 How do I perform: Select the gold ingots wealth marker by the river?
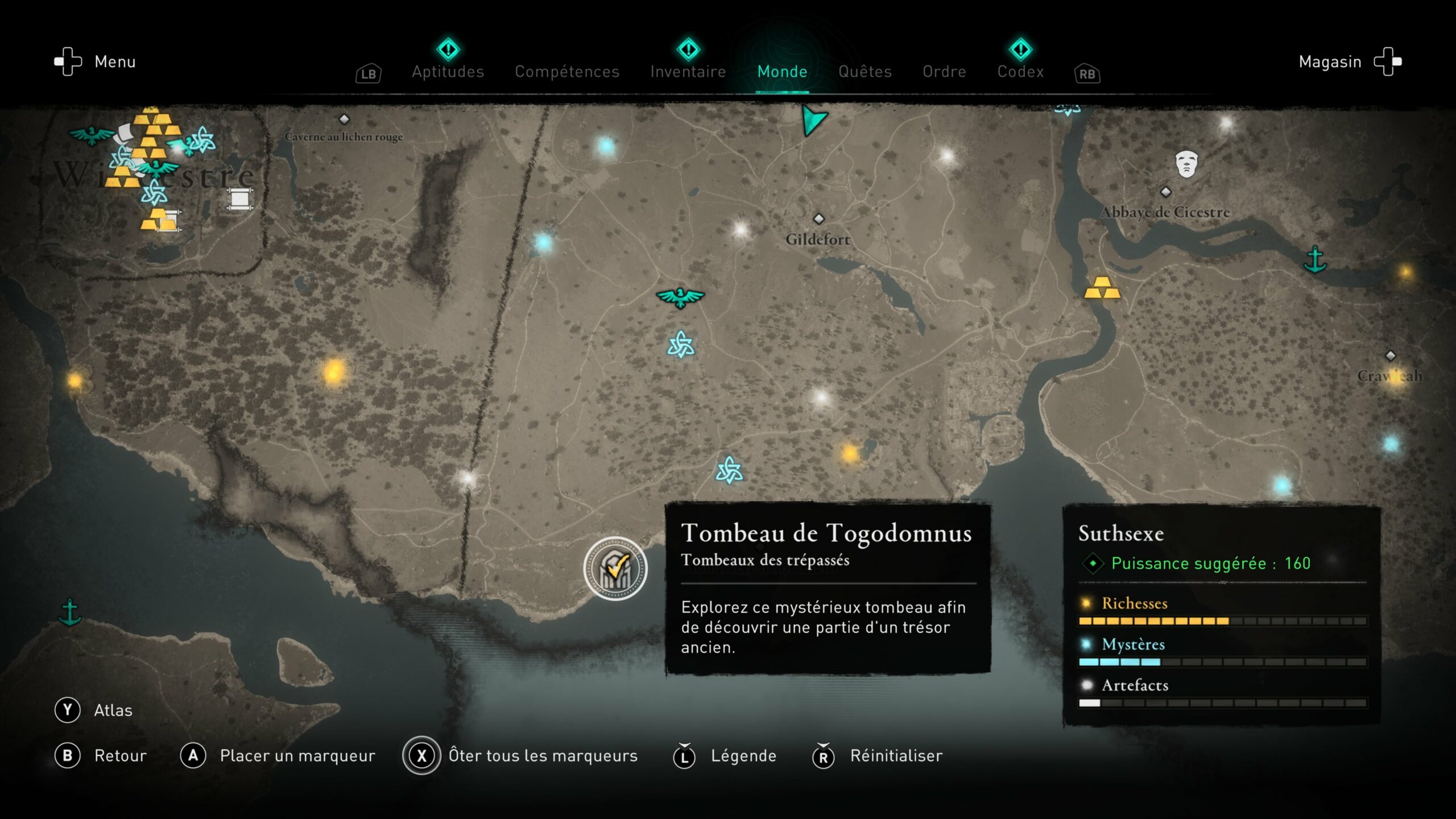1102,288
